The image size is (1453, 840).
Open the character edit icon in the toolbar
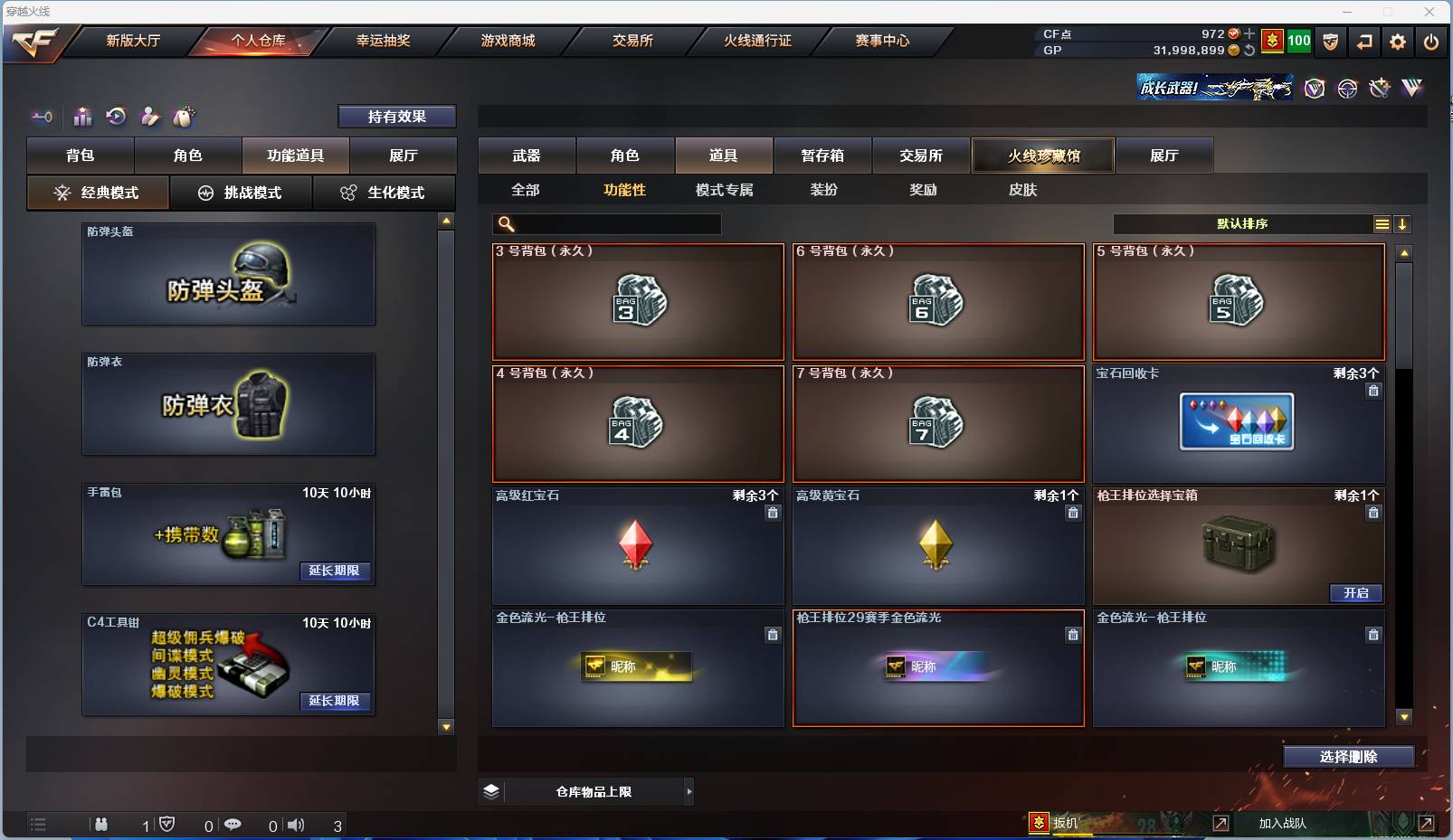(x=148, y=117)
